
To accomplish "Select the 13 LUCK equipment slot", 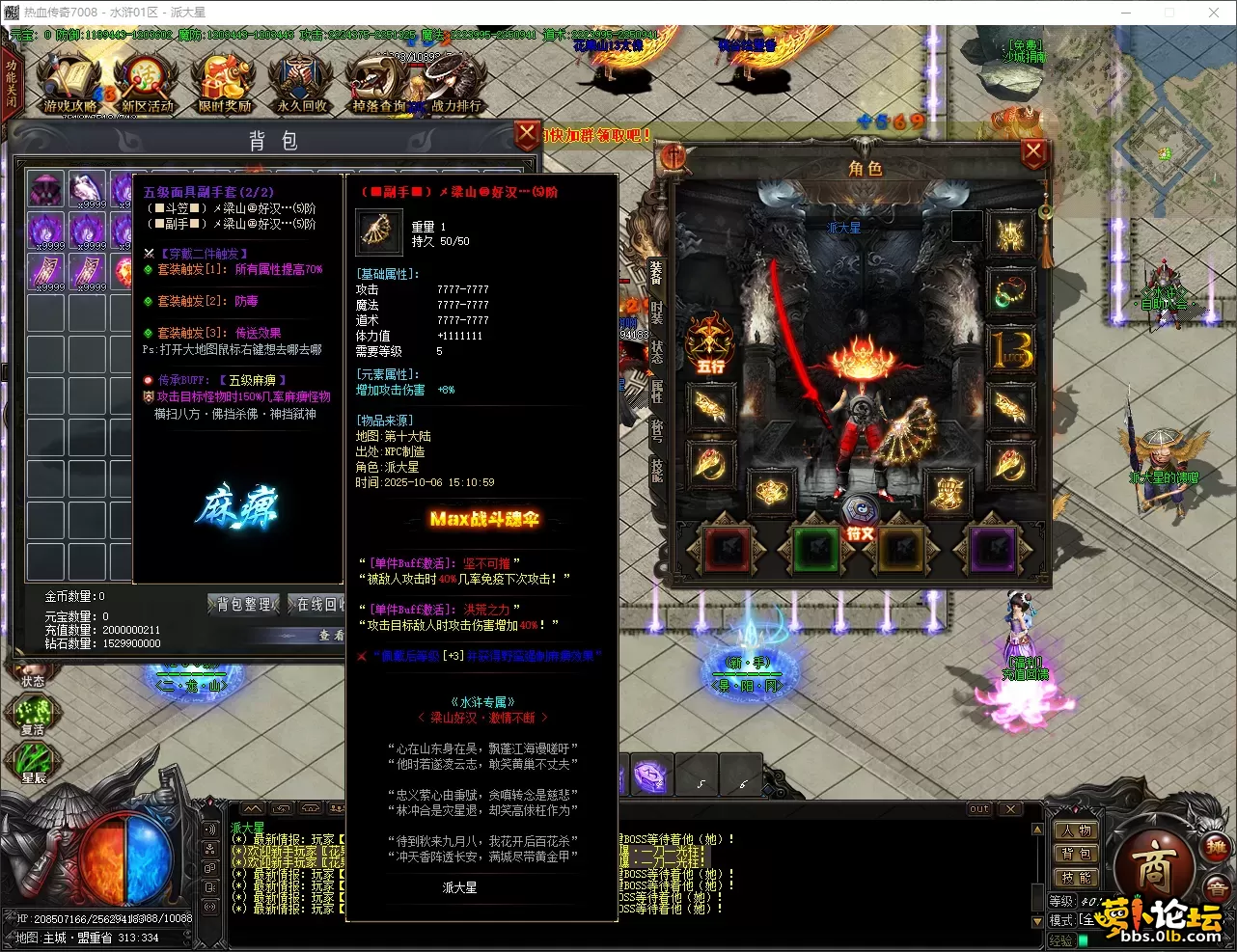I will click(1011, 349).
